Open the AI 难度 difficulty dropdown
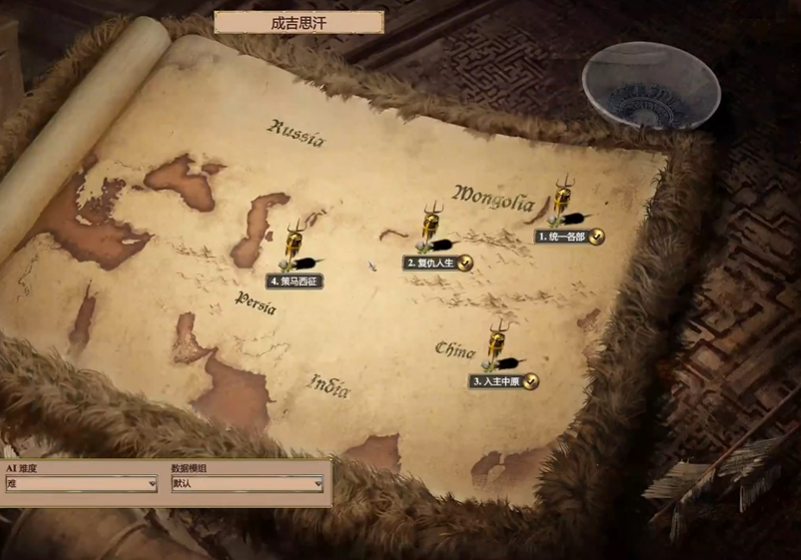Image resolution: width=801 pixels, height=560 pixels. 81,484
